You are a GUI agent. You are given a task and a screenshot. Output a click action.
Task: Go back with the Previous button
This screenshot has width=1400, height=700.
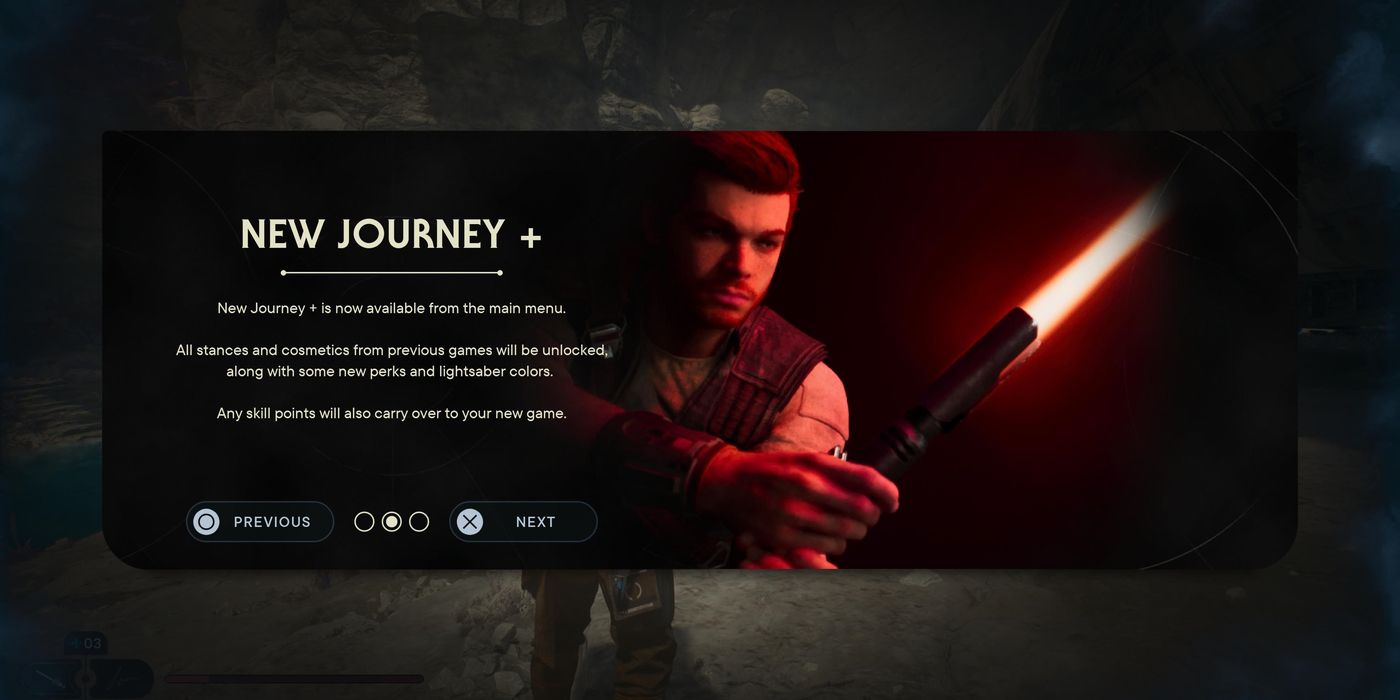pyautogui.click(x=260, y=522)
